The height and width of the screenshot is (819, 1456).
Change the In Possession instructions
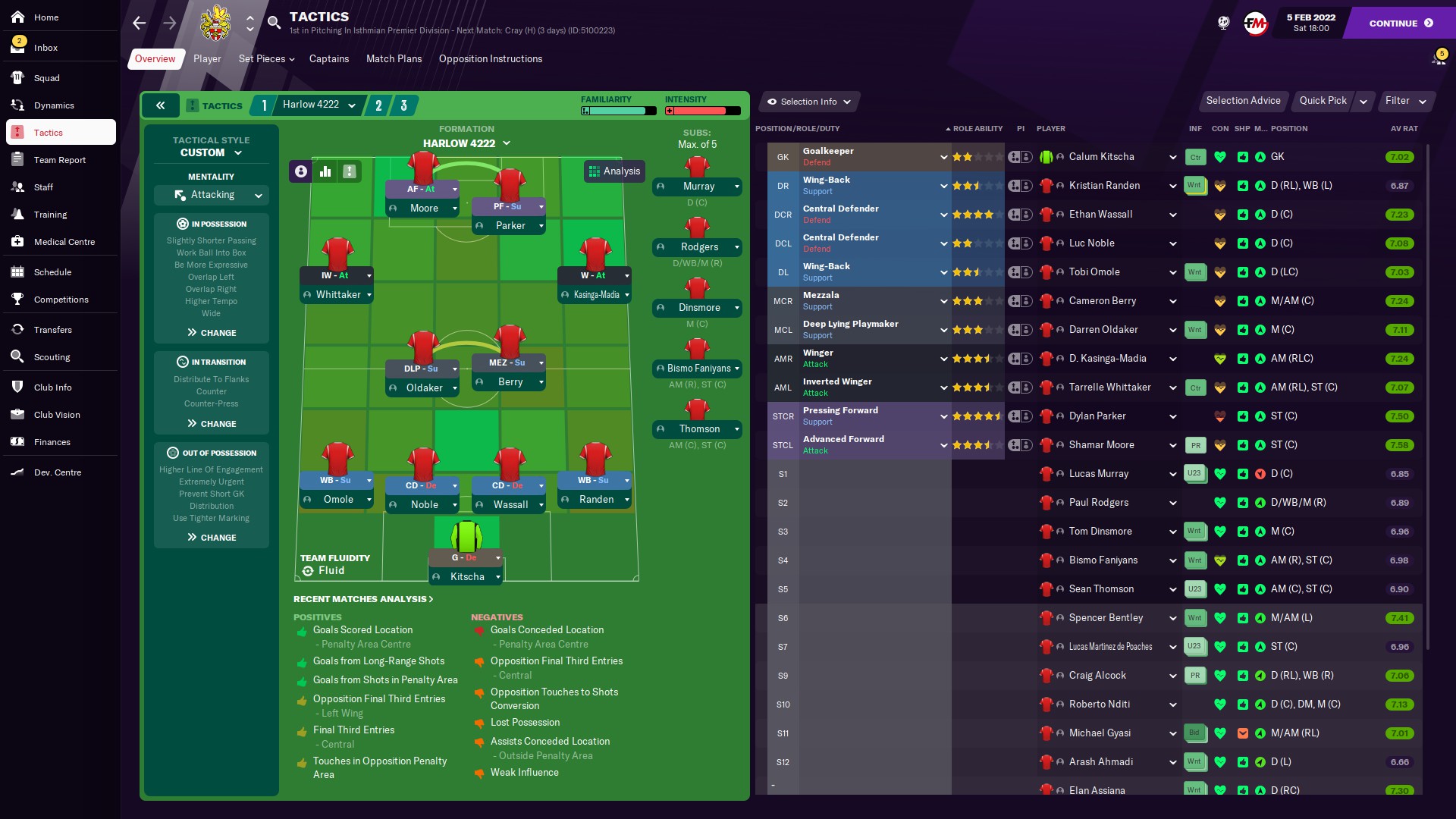pyautogui.click(x=212, y=333)
